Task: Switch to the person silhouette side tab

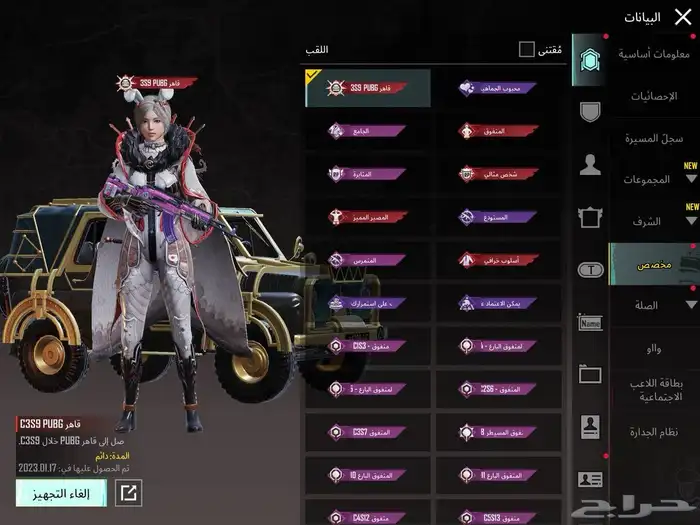Action: tap(589, 165)
